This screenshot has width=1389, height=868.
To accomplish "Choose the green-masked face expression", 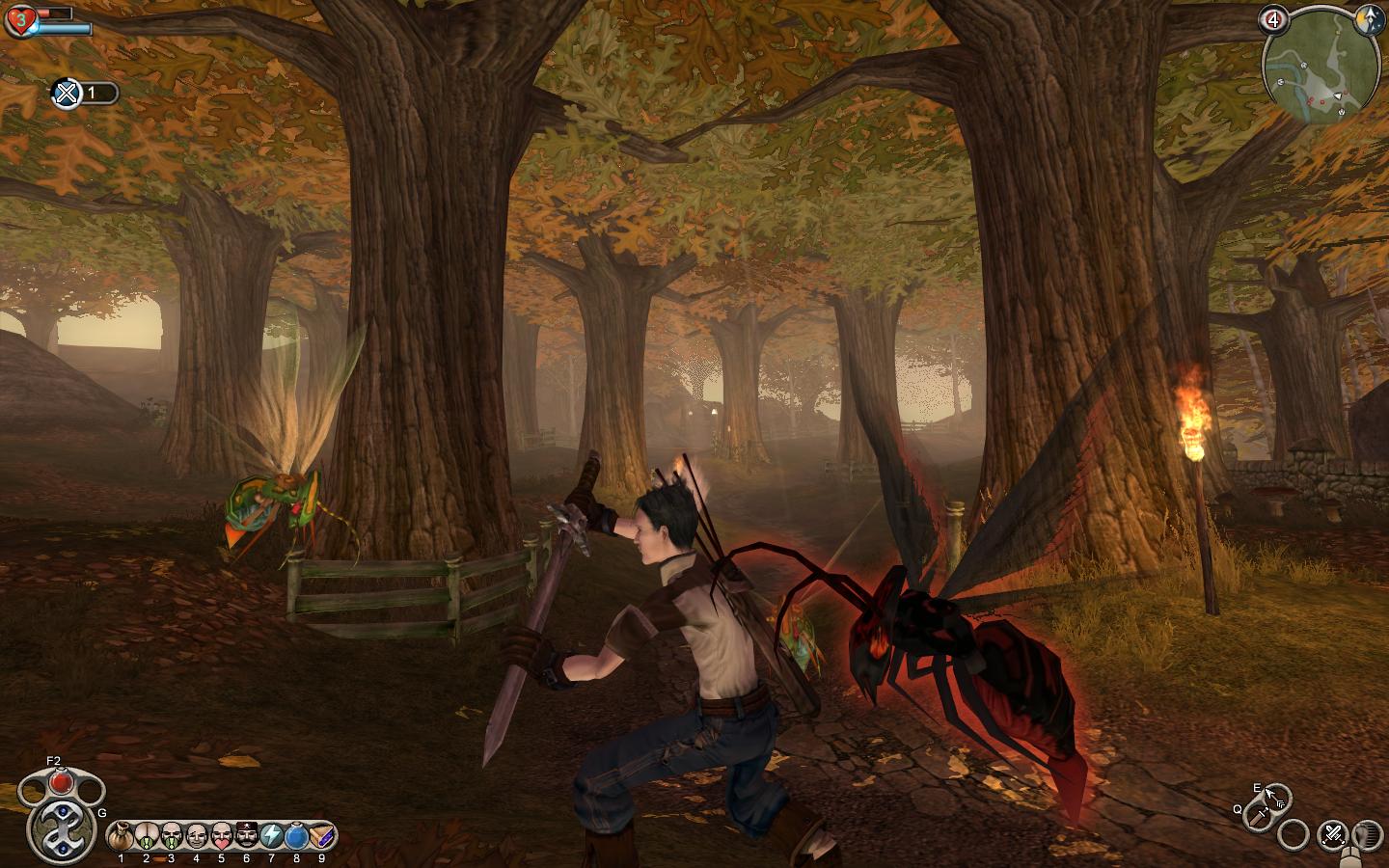I will [x=171, y=834].
